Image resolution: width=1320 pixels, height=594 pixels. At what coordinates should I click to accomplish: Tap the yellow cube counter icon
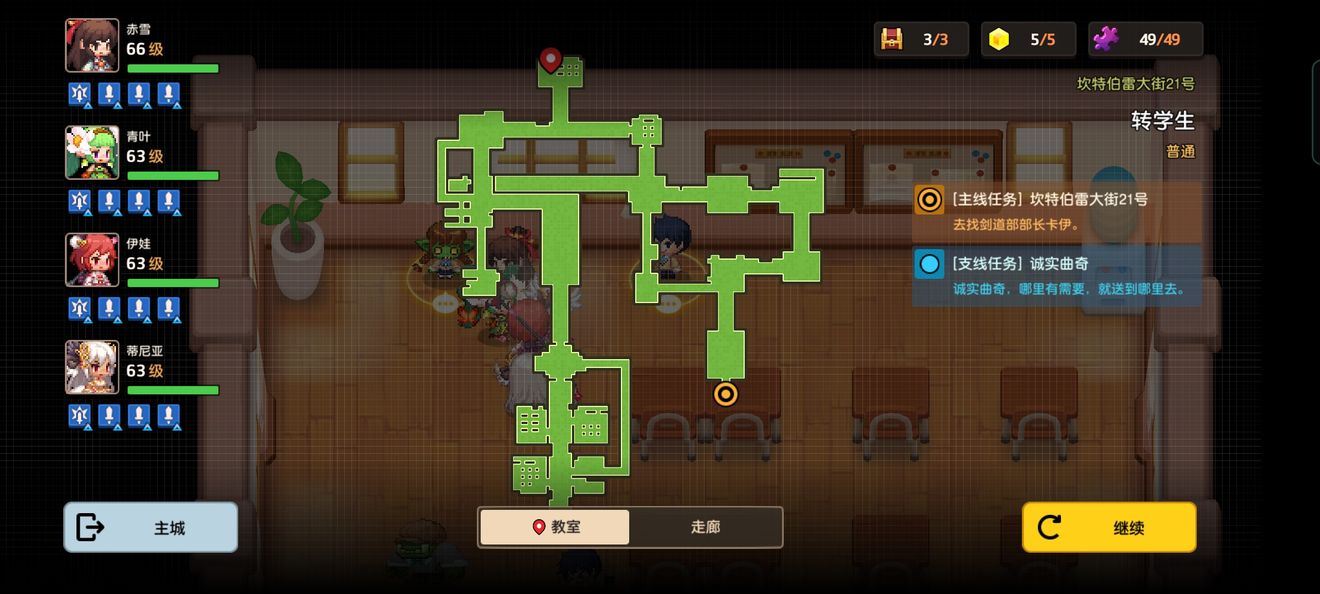tap(999, 39)
